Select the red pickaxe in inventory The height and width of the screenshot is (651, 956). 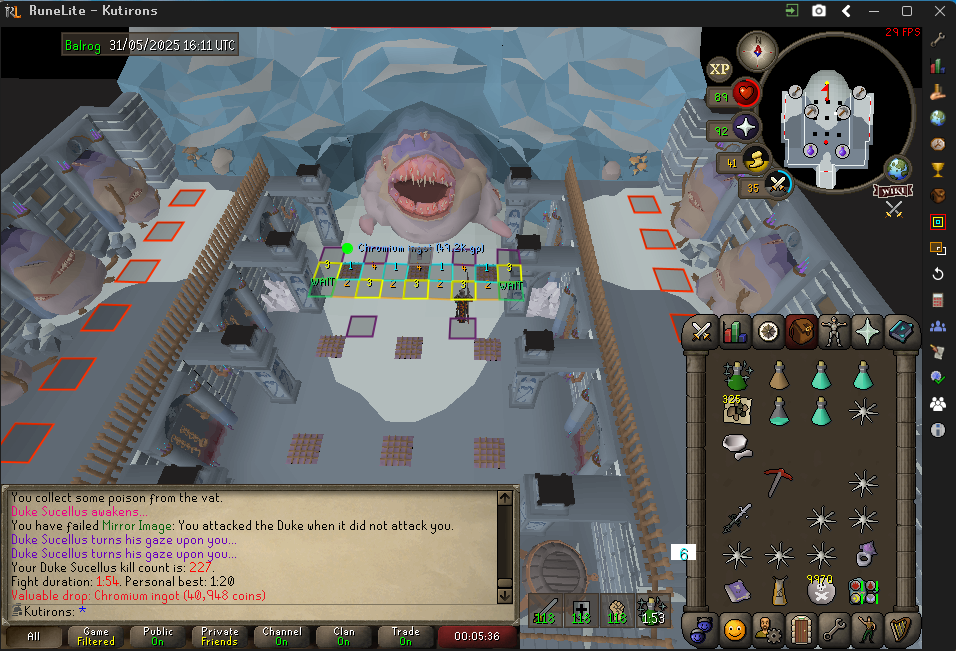click(x=778, y=481)
